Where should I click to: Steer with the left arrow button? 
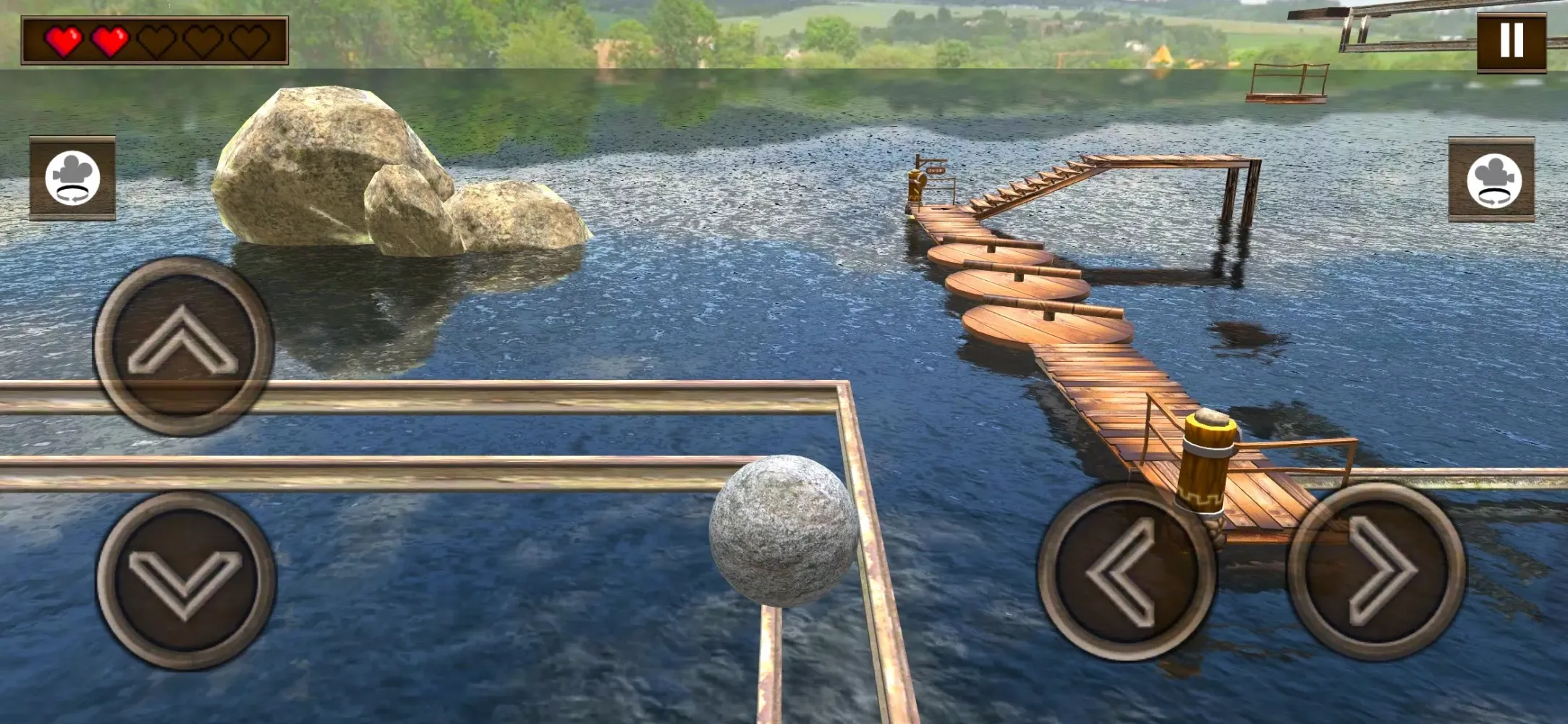pos(1126,571)
